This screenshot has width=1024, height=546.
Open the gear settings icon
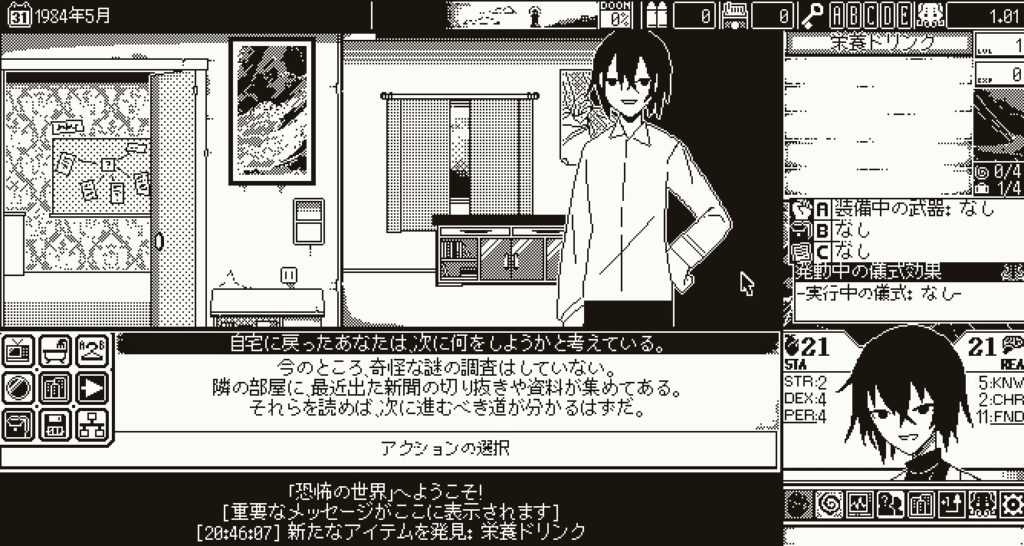[1010, 505]
